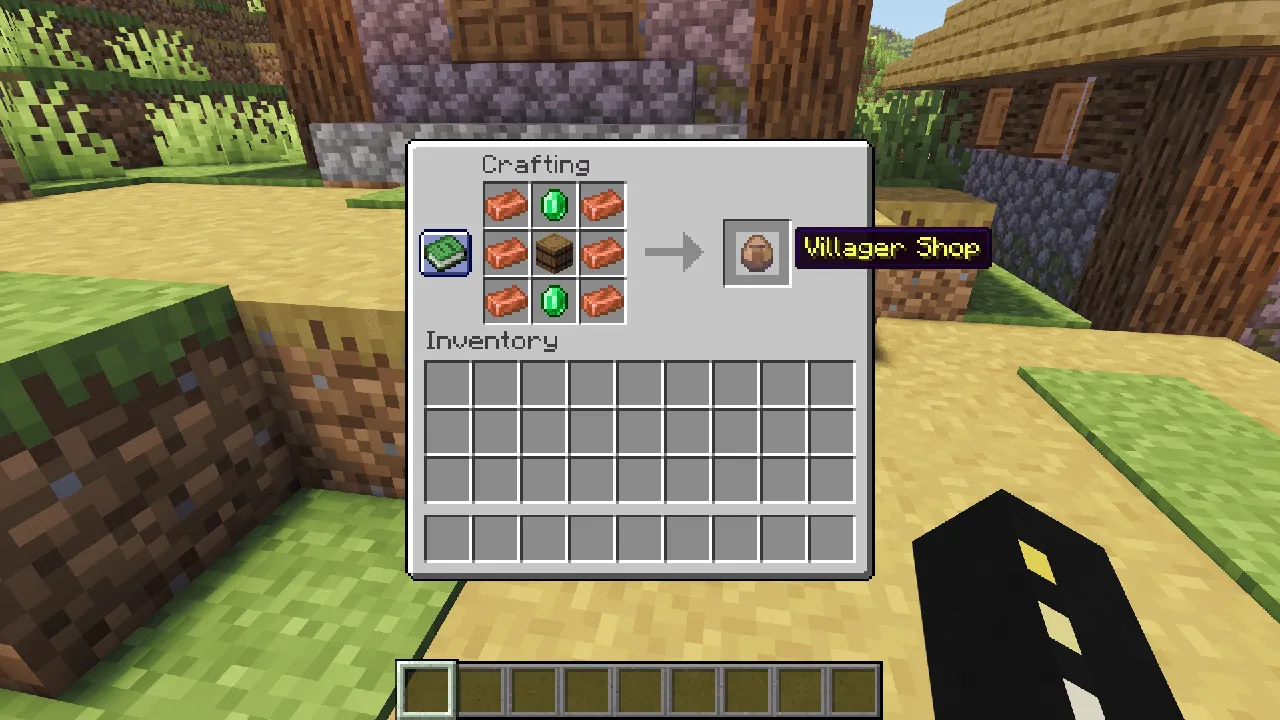Click the Inventory section label
Image resolution: width=1280 pixels, height=720 pixels.
(491, 341)
